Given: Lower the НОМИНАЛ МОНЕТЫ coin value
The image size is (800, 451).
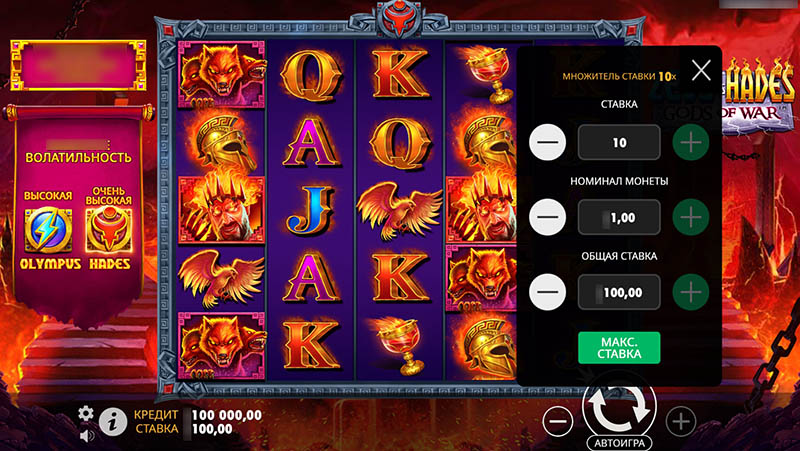Looking at the screenshot, I should (x=548, y=216).
